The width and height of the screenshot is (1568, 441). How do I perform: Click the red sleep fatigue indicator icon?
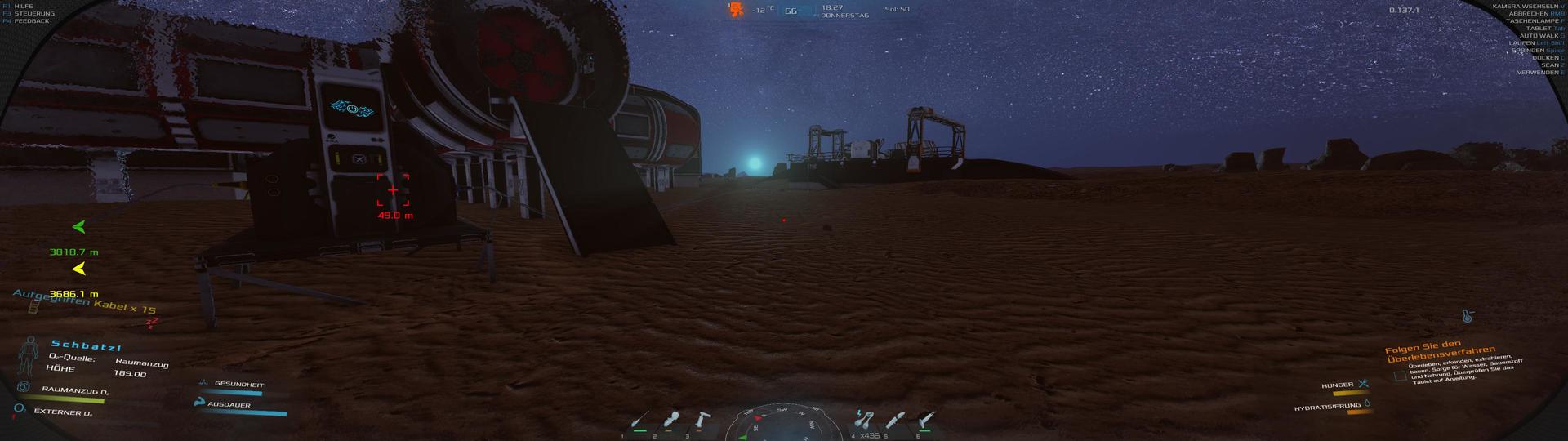[x=151, y=322]
